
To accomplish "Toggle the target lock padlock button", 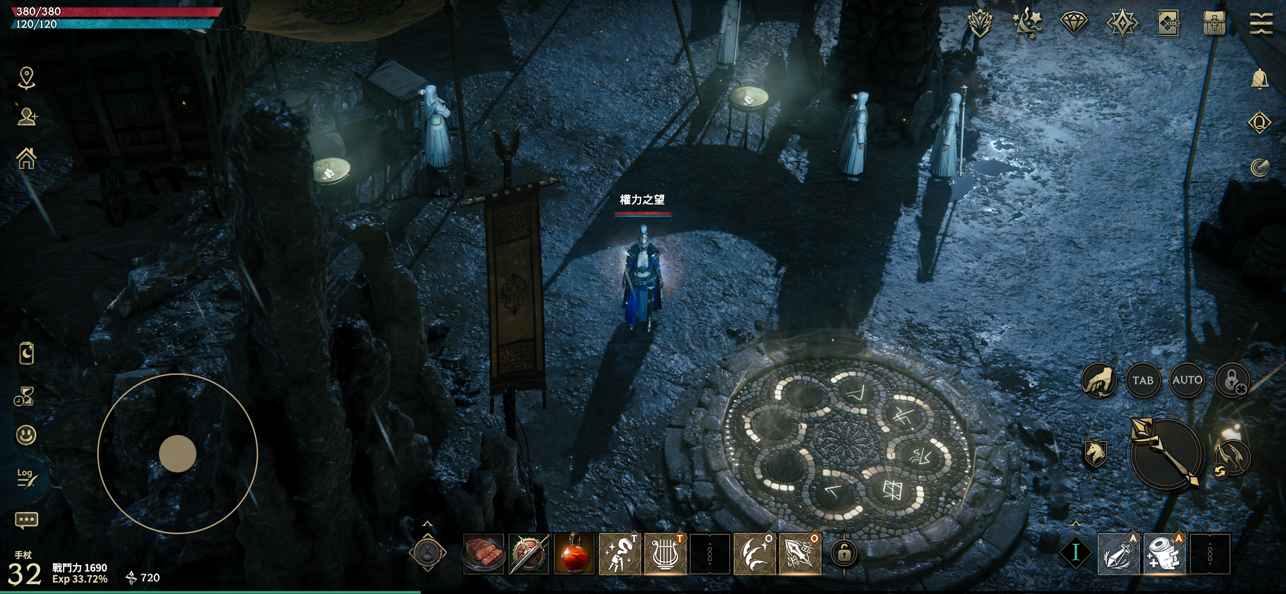I will tap(1232, 381).
